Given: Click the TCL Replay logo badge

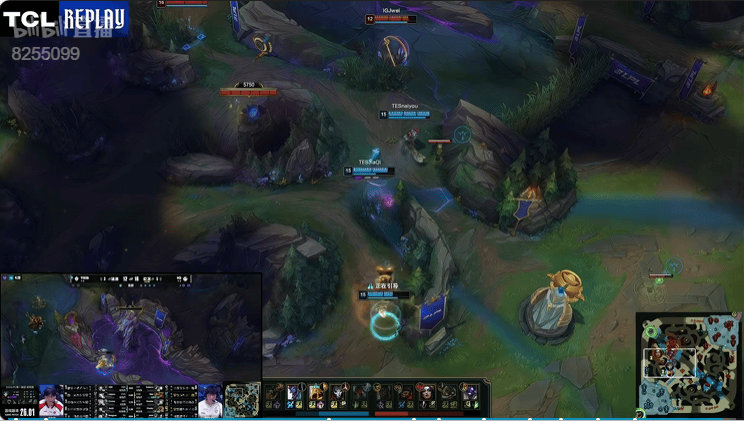Looking at the screenshot, I should 65,19.
